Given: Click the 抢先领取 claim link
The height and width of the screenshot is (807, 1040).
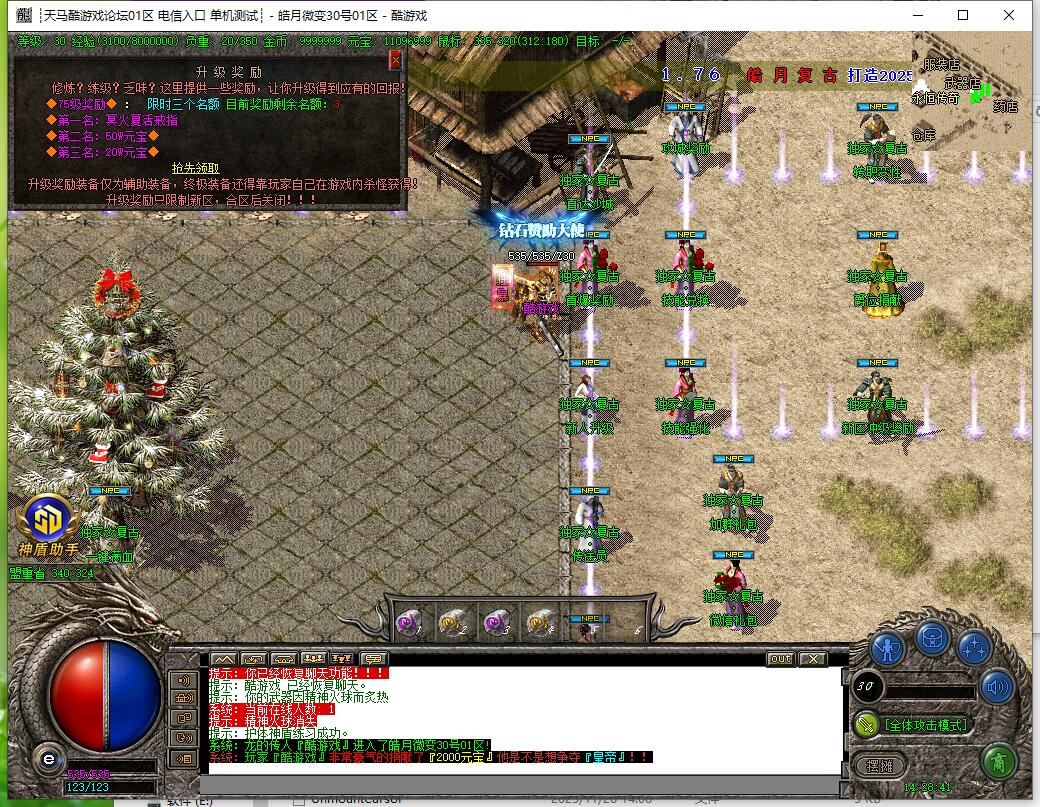Looking at the screenshot, I should tap(195, 168).
